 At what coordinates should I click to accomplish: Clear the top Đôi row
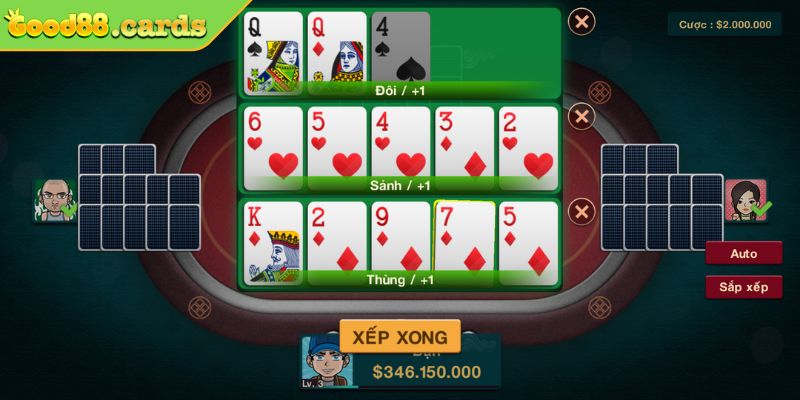click(x=581, y=21)
